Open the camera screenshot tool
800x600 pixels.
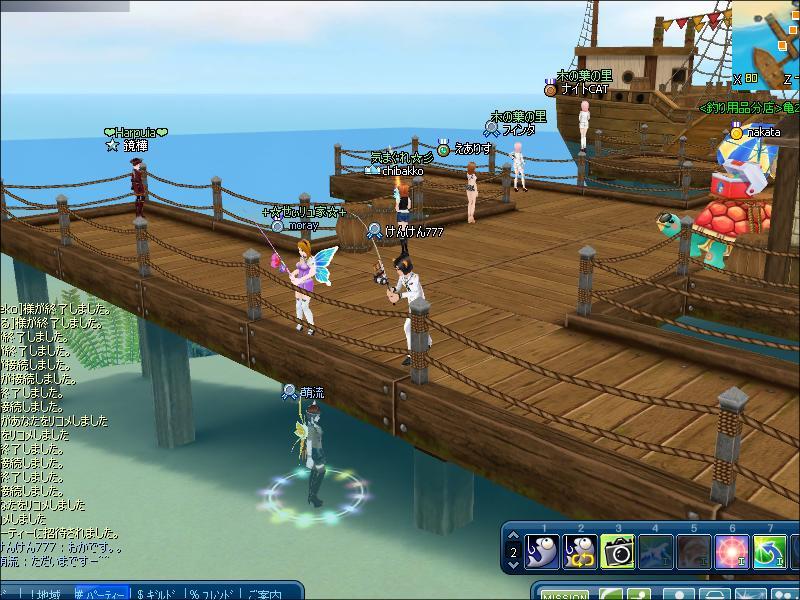619,551
